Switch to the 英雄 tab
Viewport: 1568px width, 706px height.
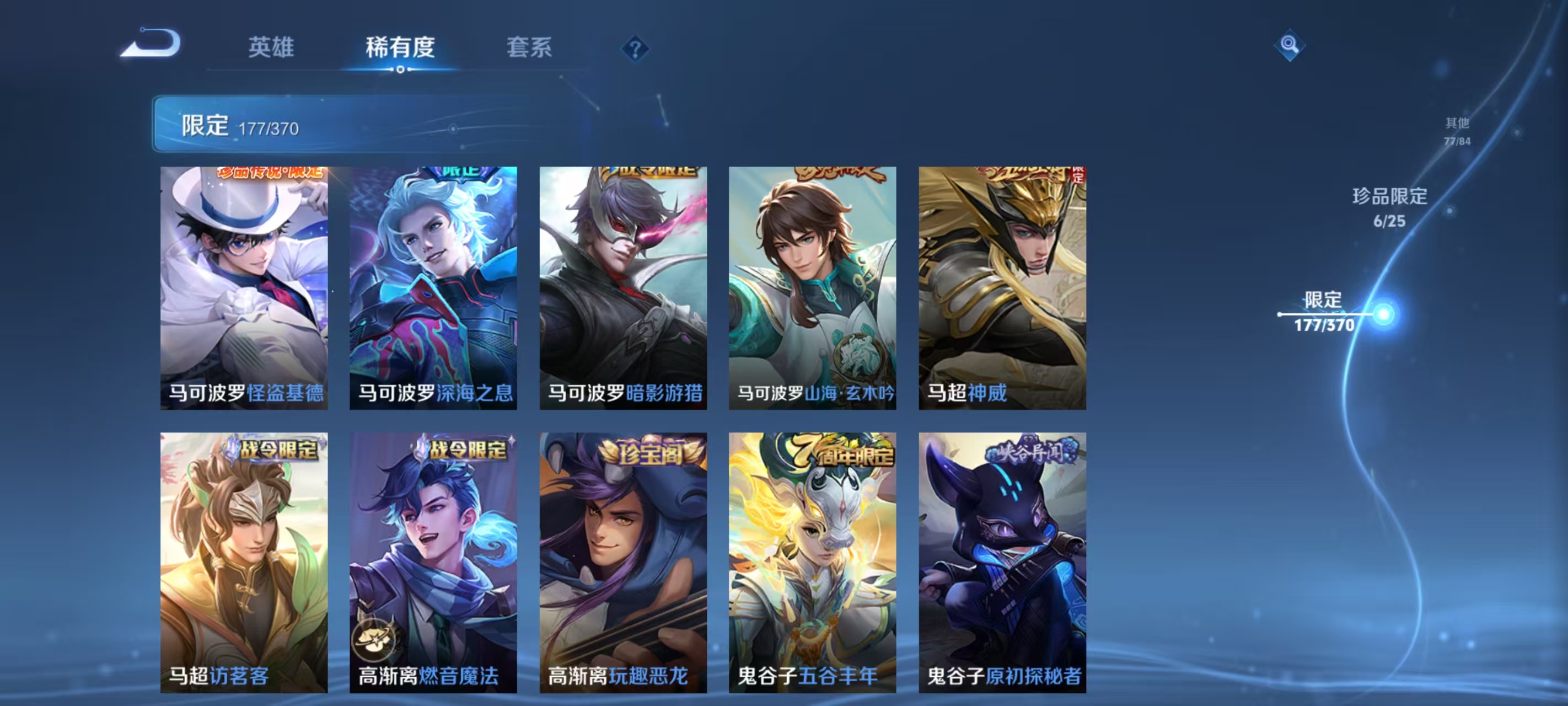click(x=271, y=49)
